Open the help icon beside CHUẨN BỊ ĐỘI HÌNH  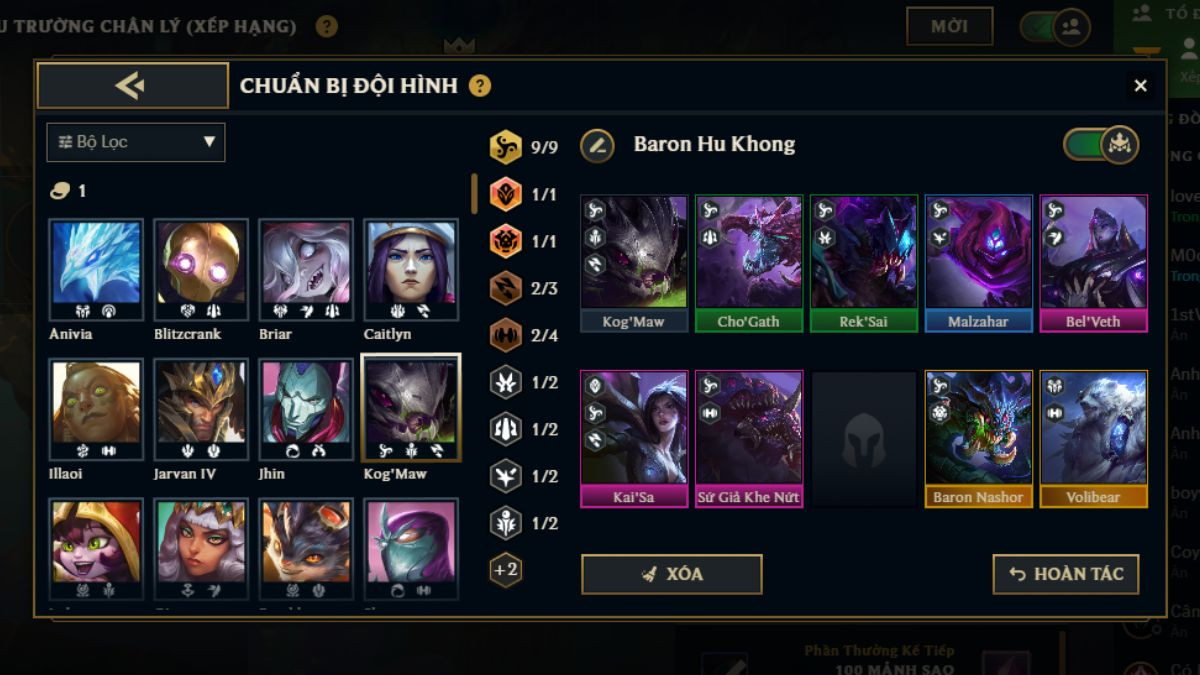(x=480, y=86)
